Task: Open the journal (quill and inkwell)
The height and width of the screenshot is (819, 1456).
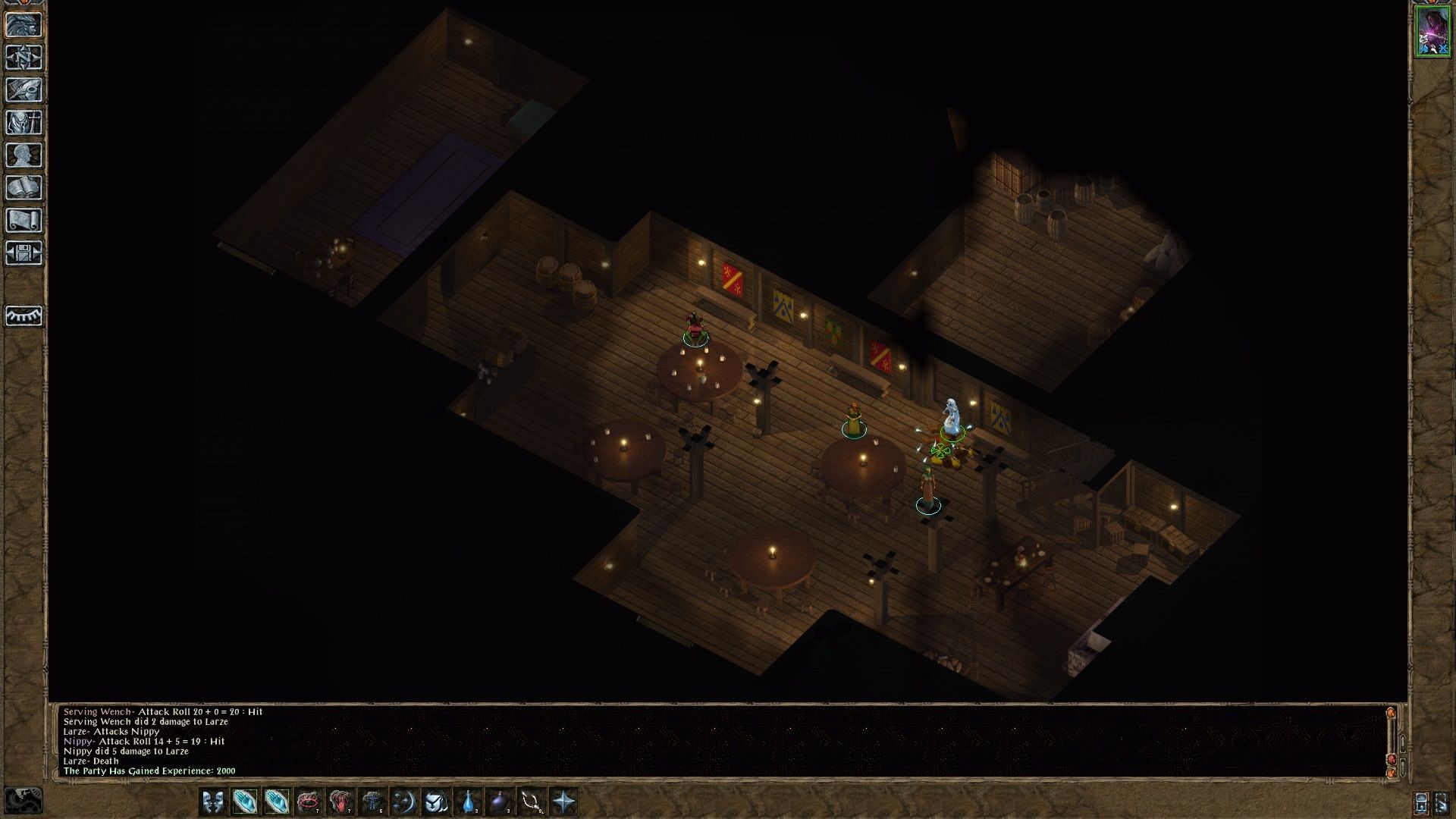Action: coord(24,90)
